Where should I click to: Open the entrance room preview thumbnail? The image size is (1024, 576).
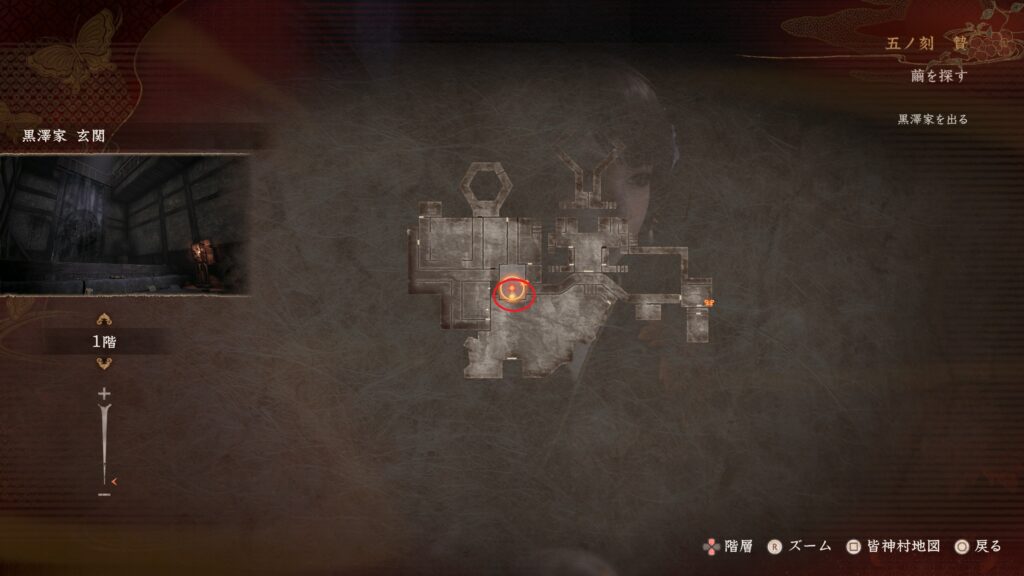point(124,224)
